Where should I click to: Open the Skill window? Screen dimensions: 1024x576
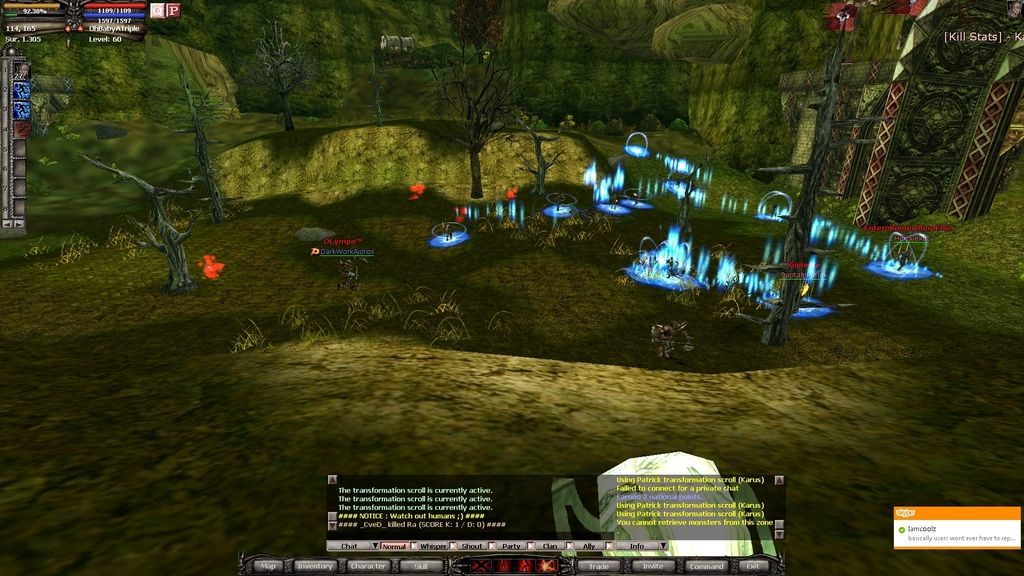(420, 566)
